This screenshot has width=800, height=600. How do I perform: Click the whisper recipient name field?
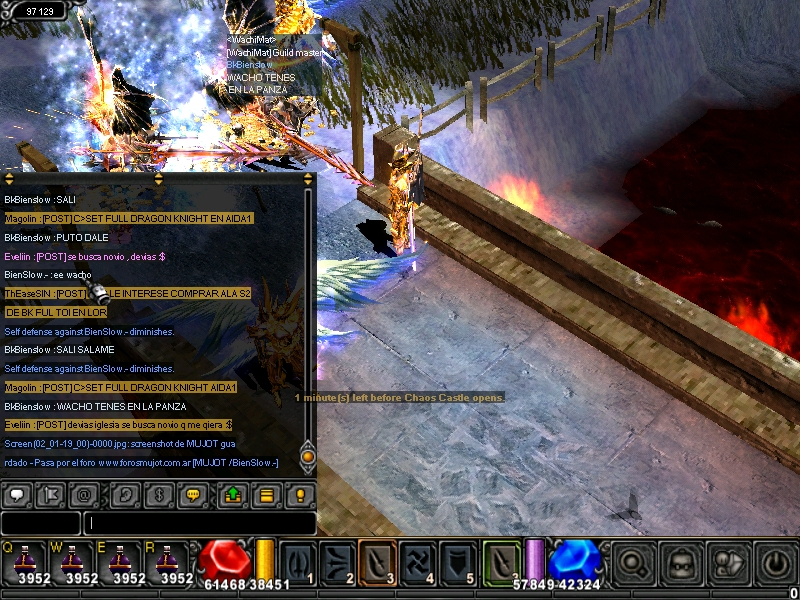point(40,523)
